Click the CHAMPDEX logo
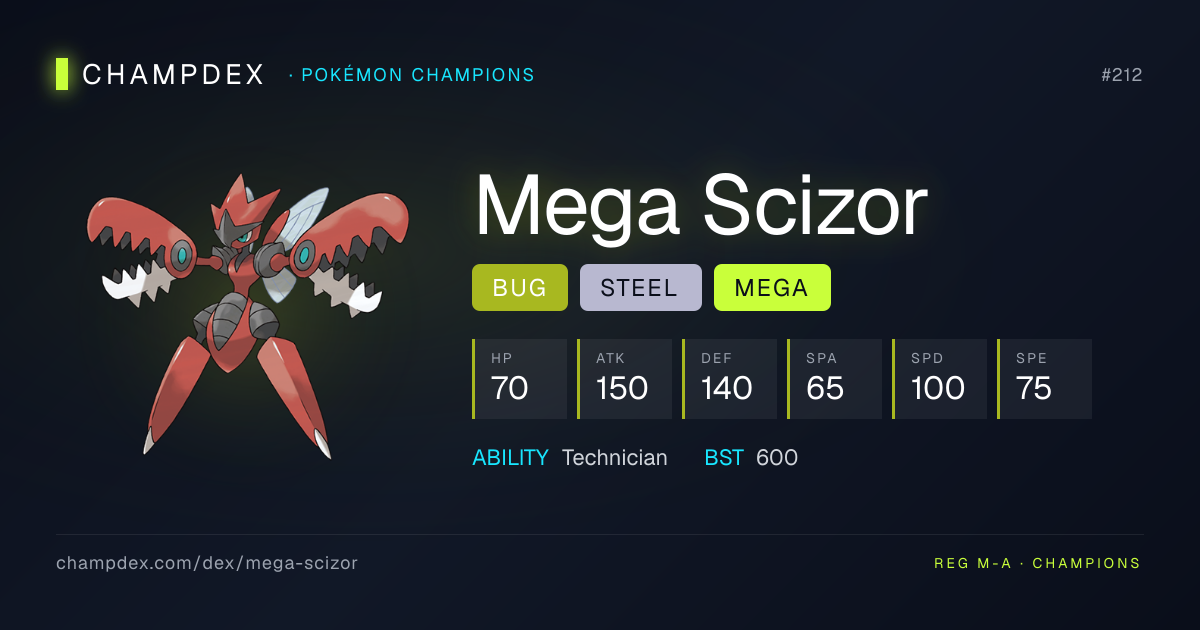Screen dimensions: 1200x630 coord(160,74)
